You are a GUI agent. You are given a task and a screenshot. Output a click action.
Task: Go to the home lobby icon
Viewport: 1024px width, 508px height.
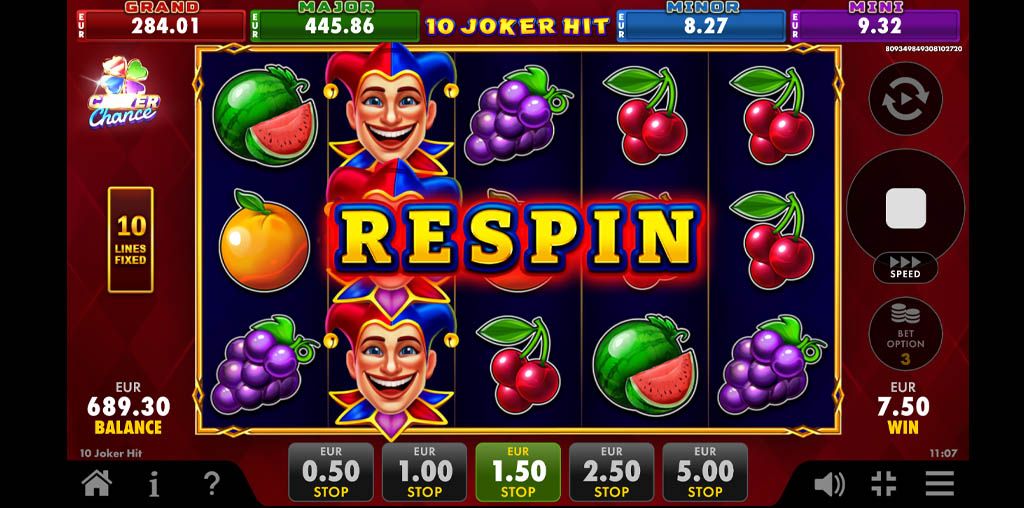(96, 484)
